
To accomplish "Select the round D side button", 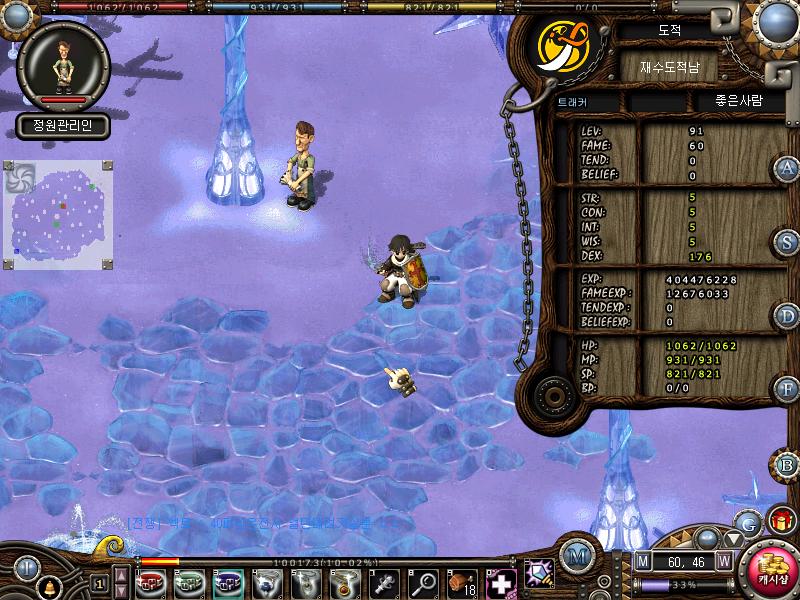I will click(787, 316).
